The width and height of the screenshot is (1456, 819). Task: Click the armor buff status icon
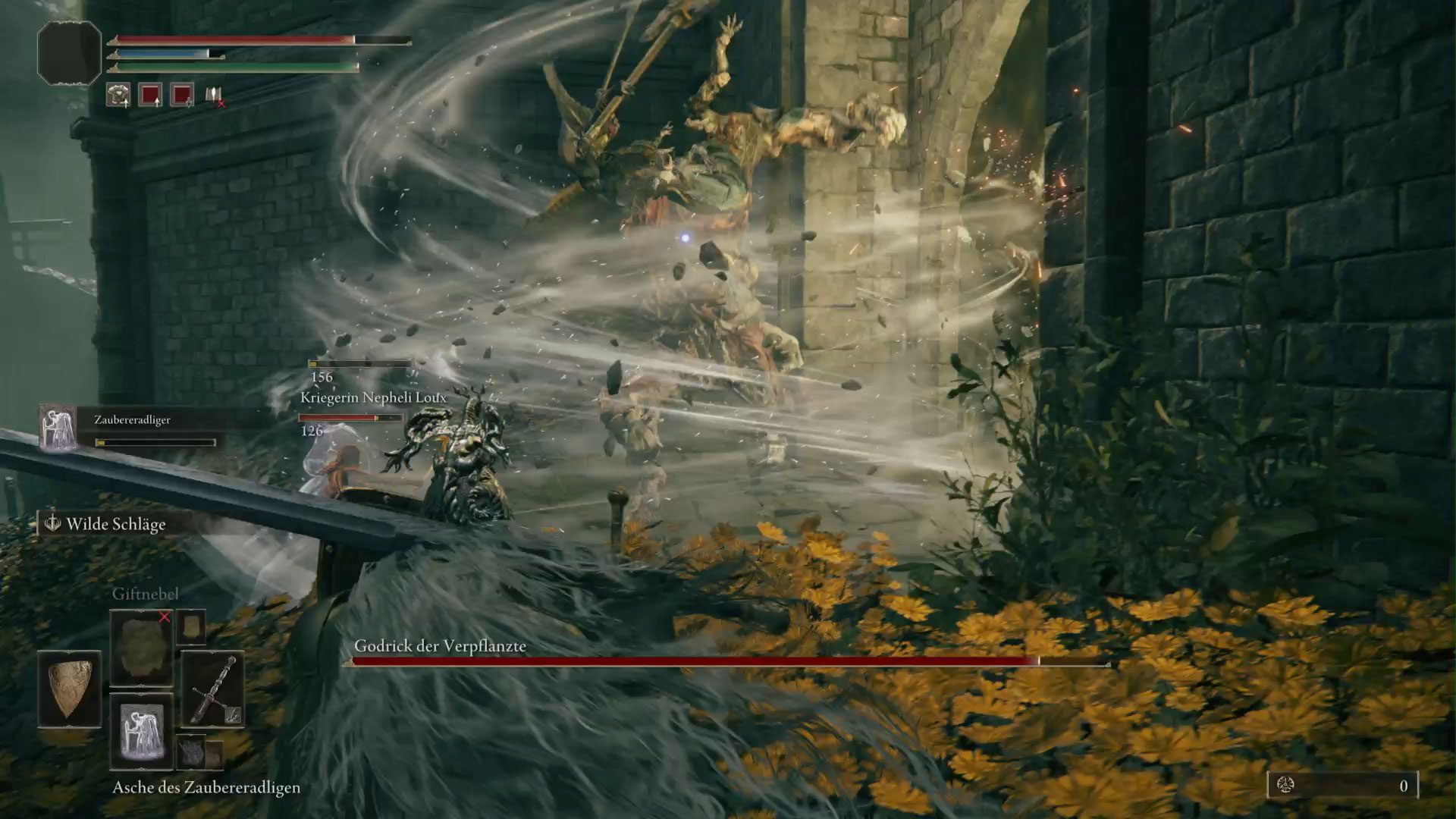[x=118, y=95]
